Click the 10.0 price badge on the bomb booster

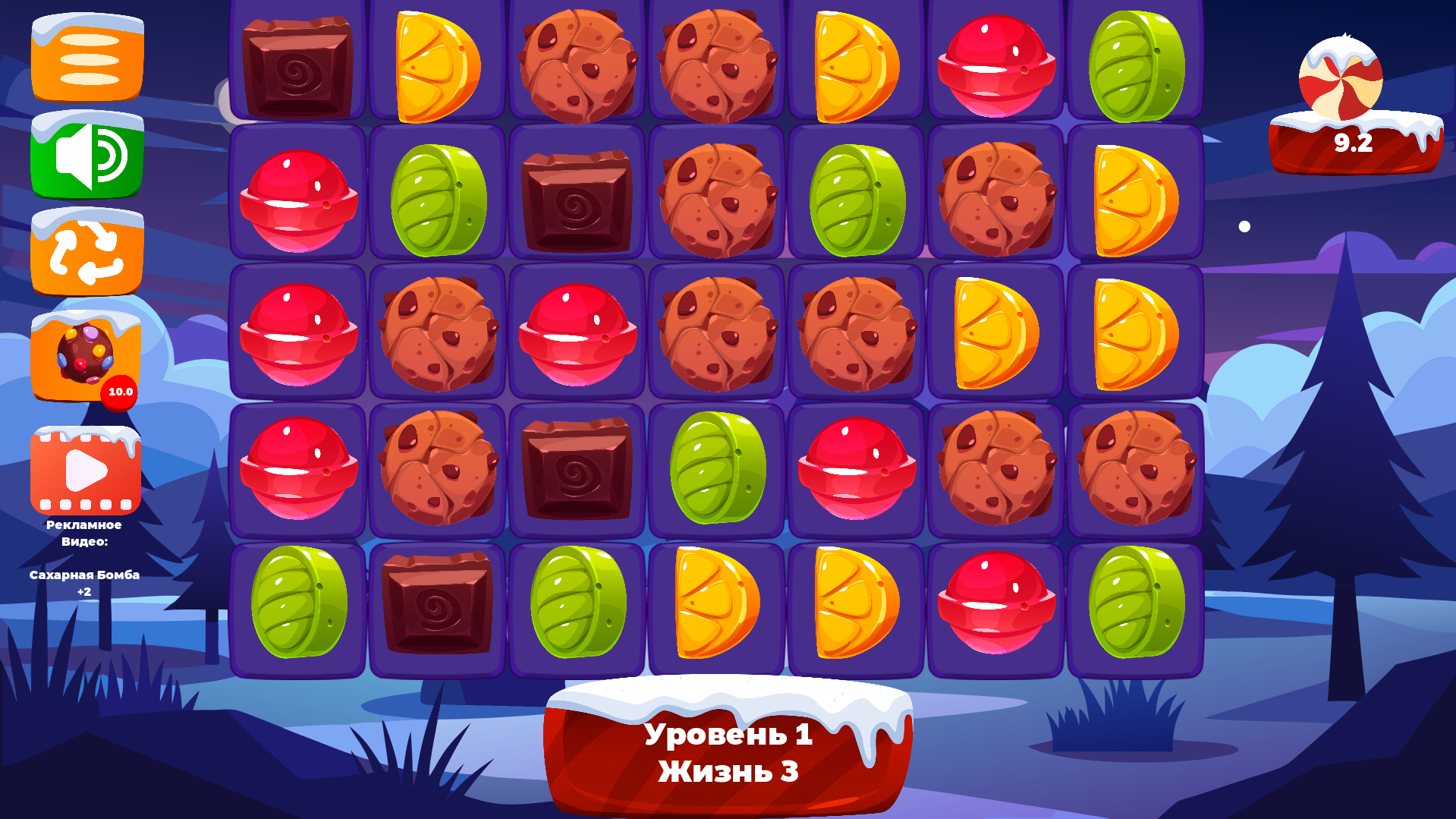point(118,392)
